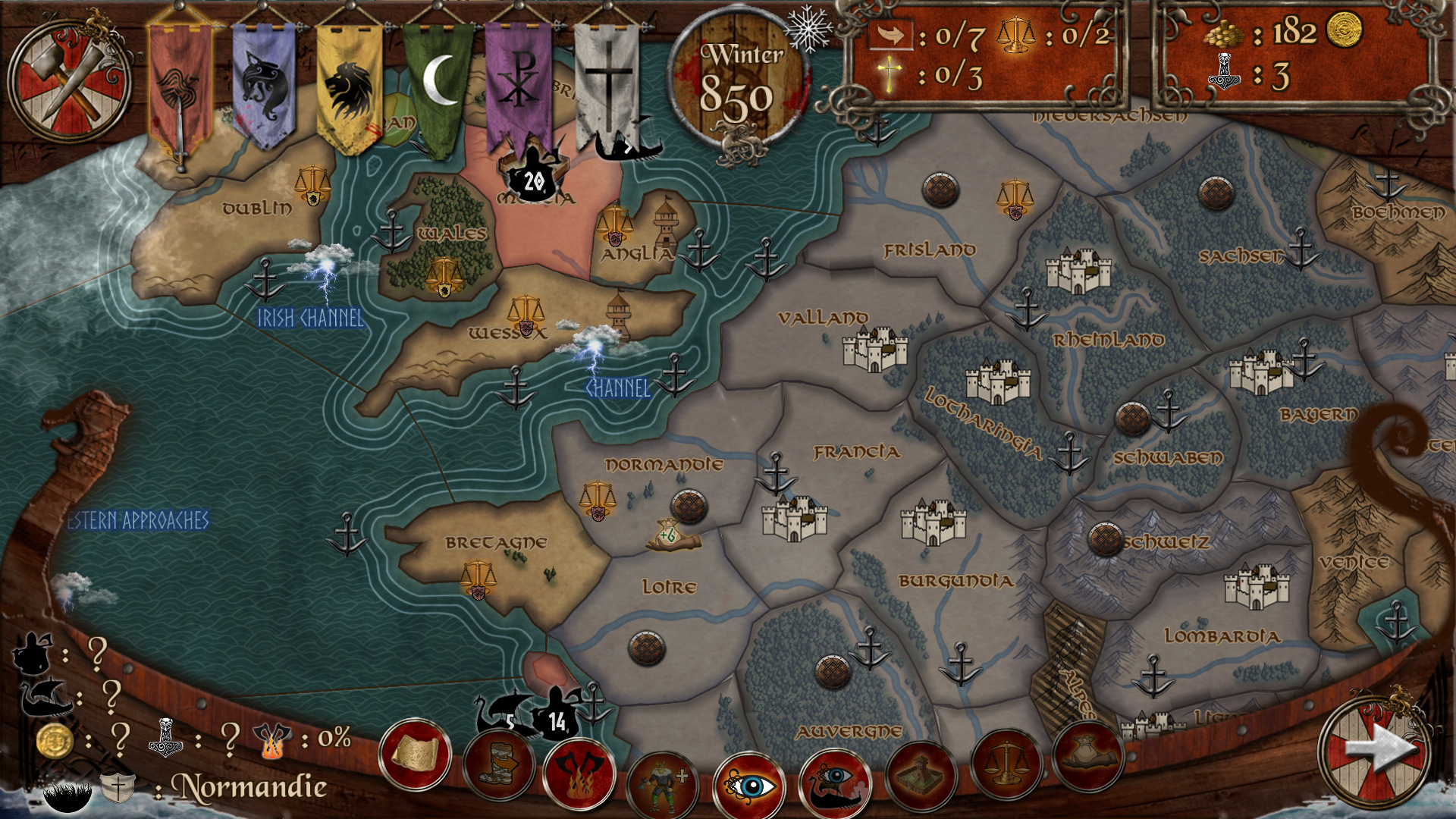Expand the black siege marker showing 20 in Mercia
1456x819 pixels.
533,180
